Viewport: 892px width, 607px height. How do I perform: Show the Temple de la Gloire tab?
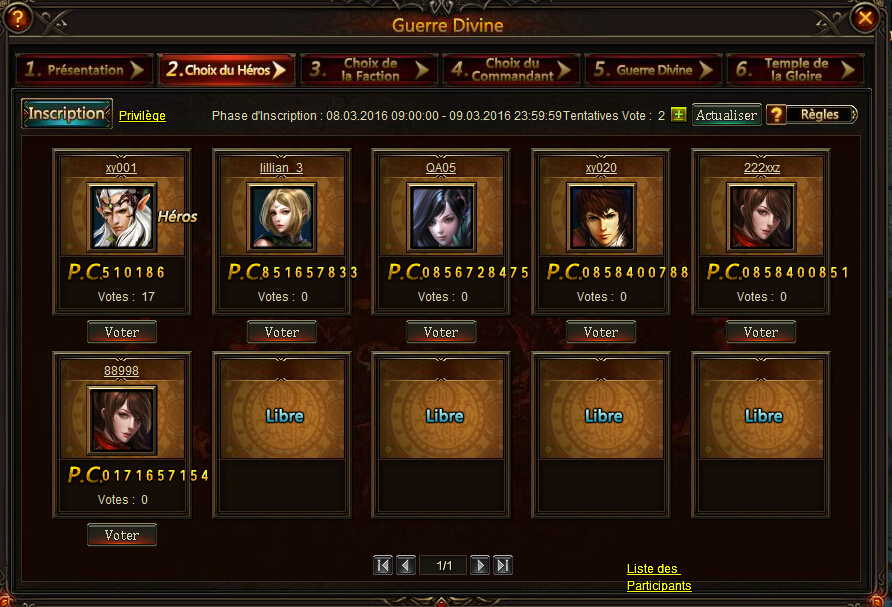point(796,70)
